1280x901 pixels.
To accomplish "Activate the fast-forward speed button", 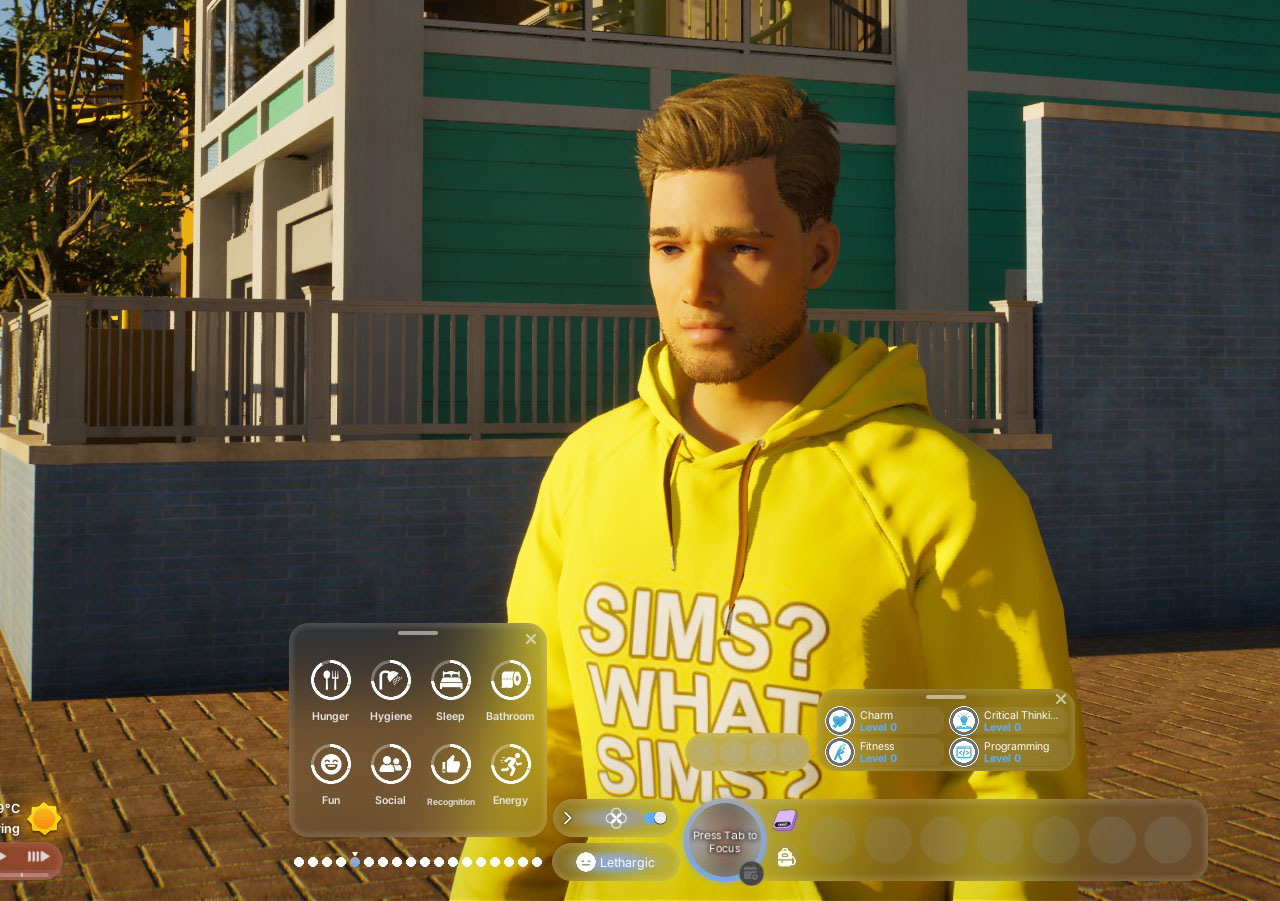I will 38,856.
